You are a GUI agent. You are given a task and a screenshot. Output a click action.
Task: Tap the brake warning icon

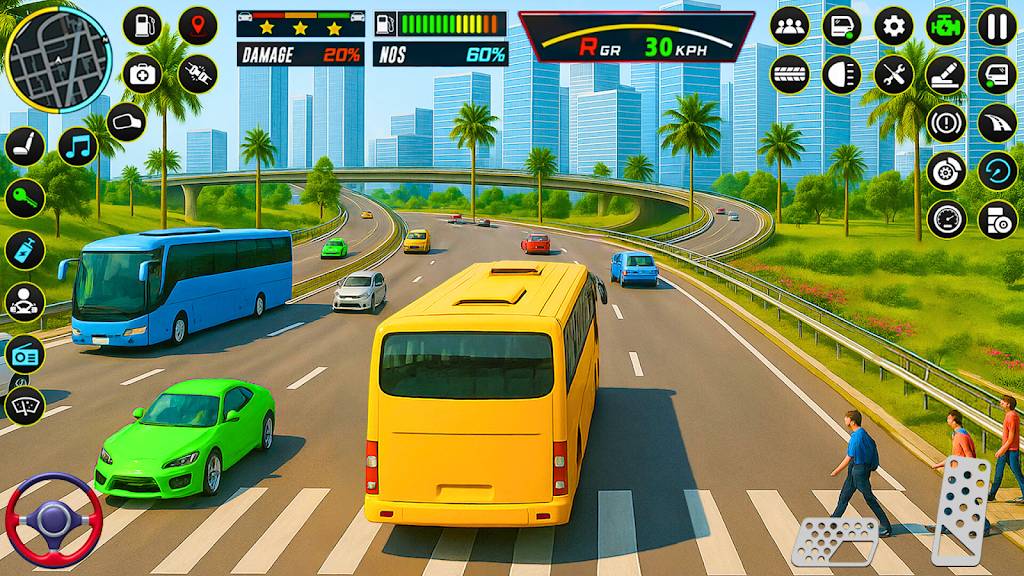pos(945,122)
